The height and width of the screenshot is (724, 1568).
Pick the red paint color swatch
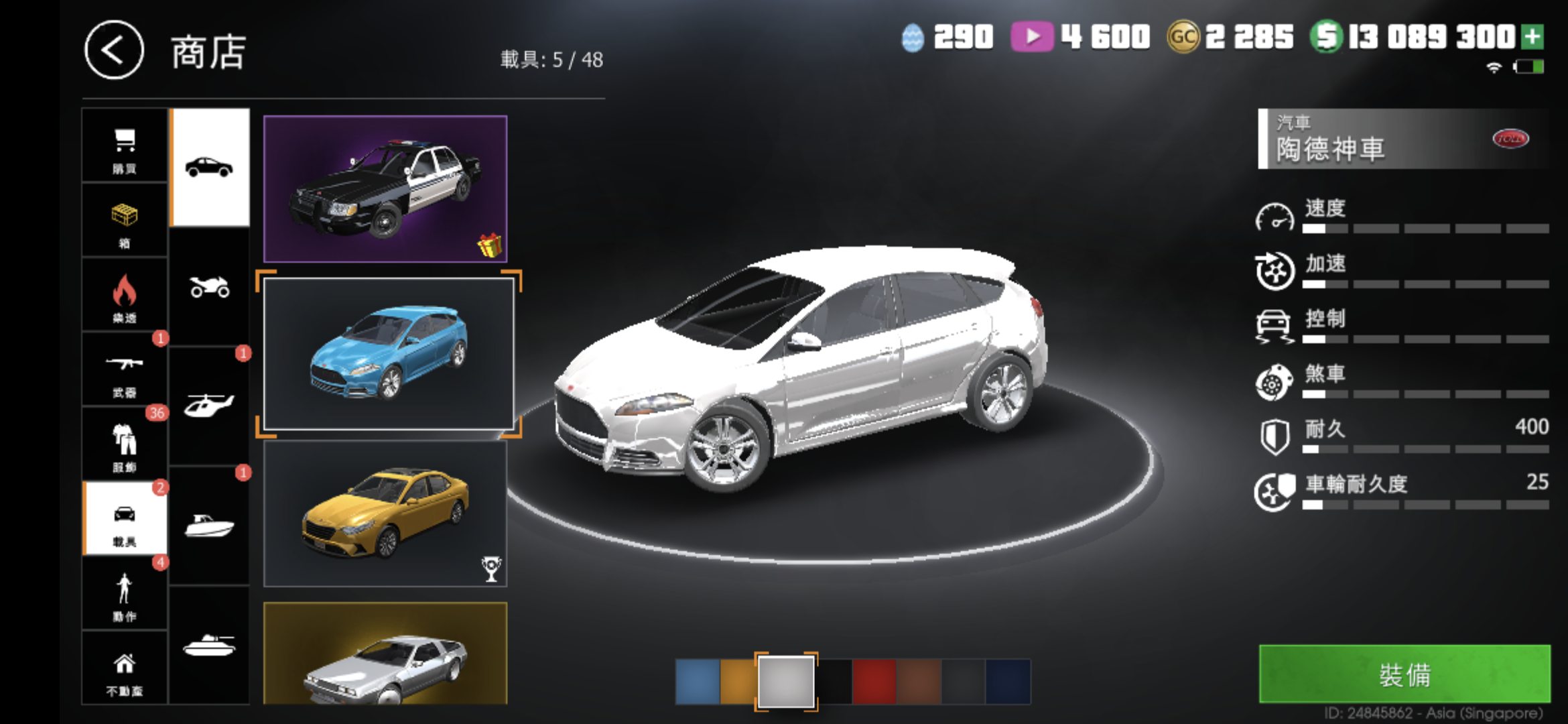tap(874, 681)
